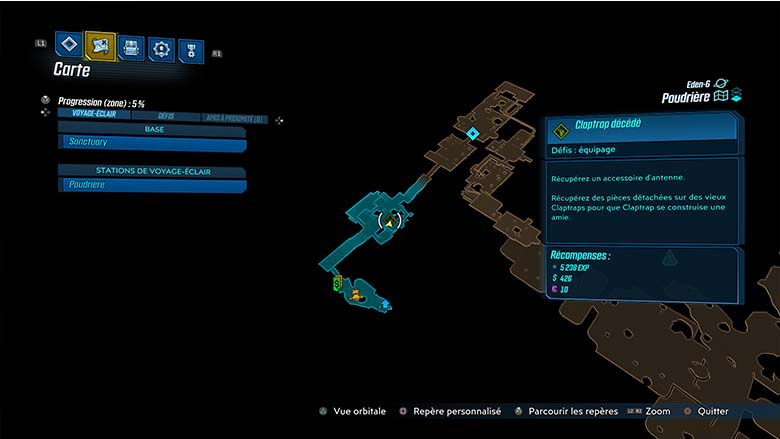Open the Amis à proximité sub-tab
The width and height of the screenshot is (780, 439).
coord(233,117)
